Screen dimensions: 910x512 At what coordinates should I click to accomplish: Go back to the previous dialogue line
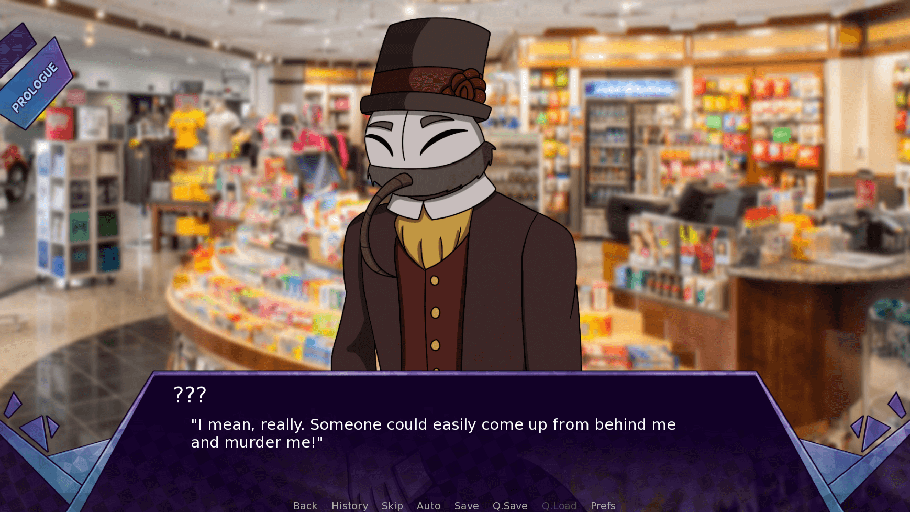pyautogui.click(x=305, y=505)
